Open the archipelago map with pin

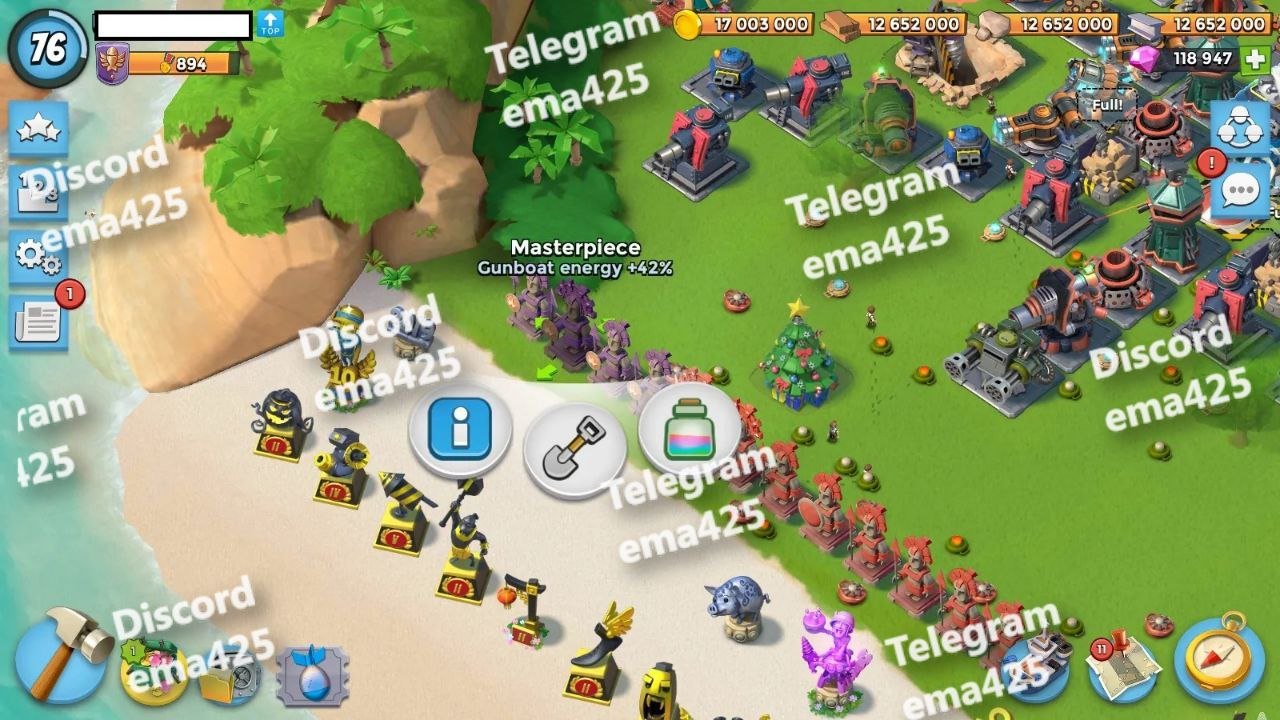pyautogui.click(x=1122, y=667)
